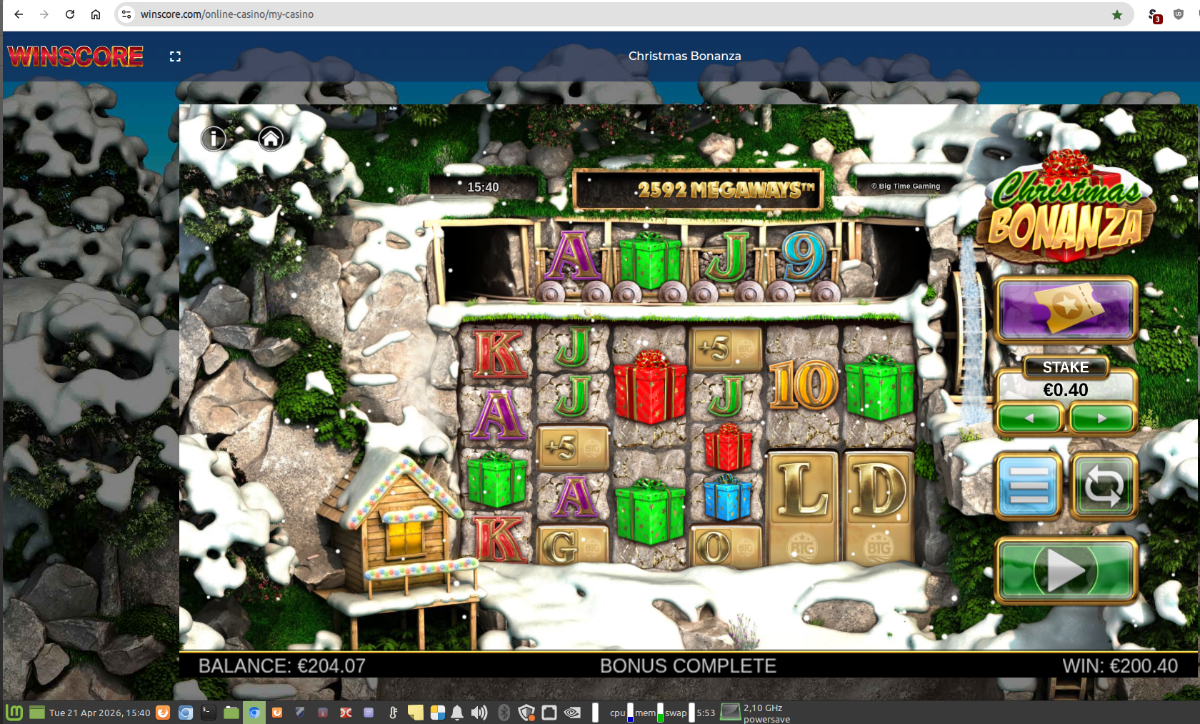Return to lobby via home icon
The height and width of the screenshot is (724, 1200).
click(x=270, y=138)
